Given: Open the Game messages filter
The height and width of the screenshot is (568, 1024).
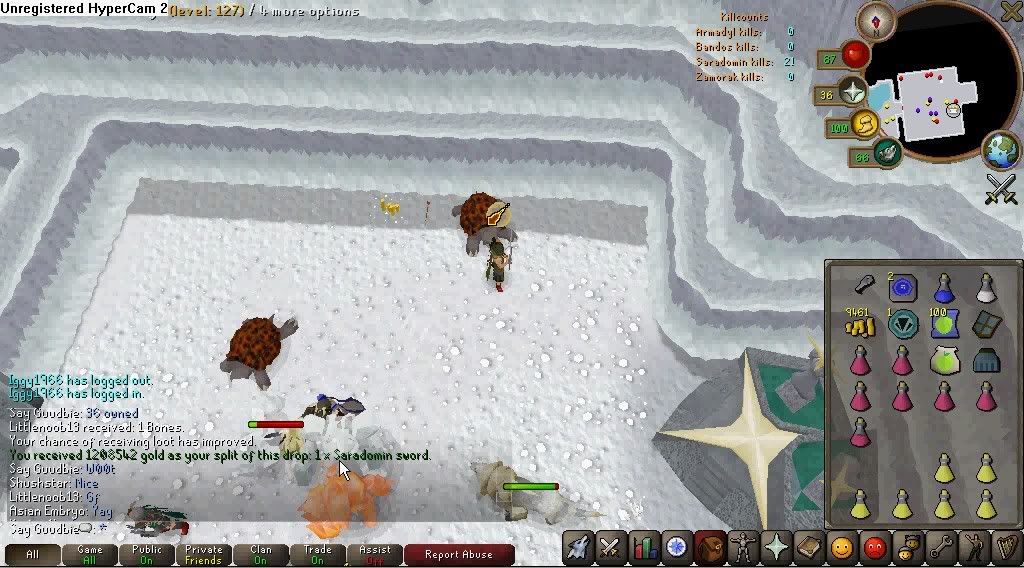Looking at the screenshot, I should (x=89, y=555).
